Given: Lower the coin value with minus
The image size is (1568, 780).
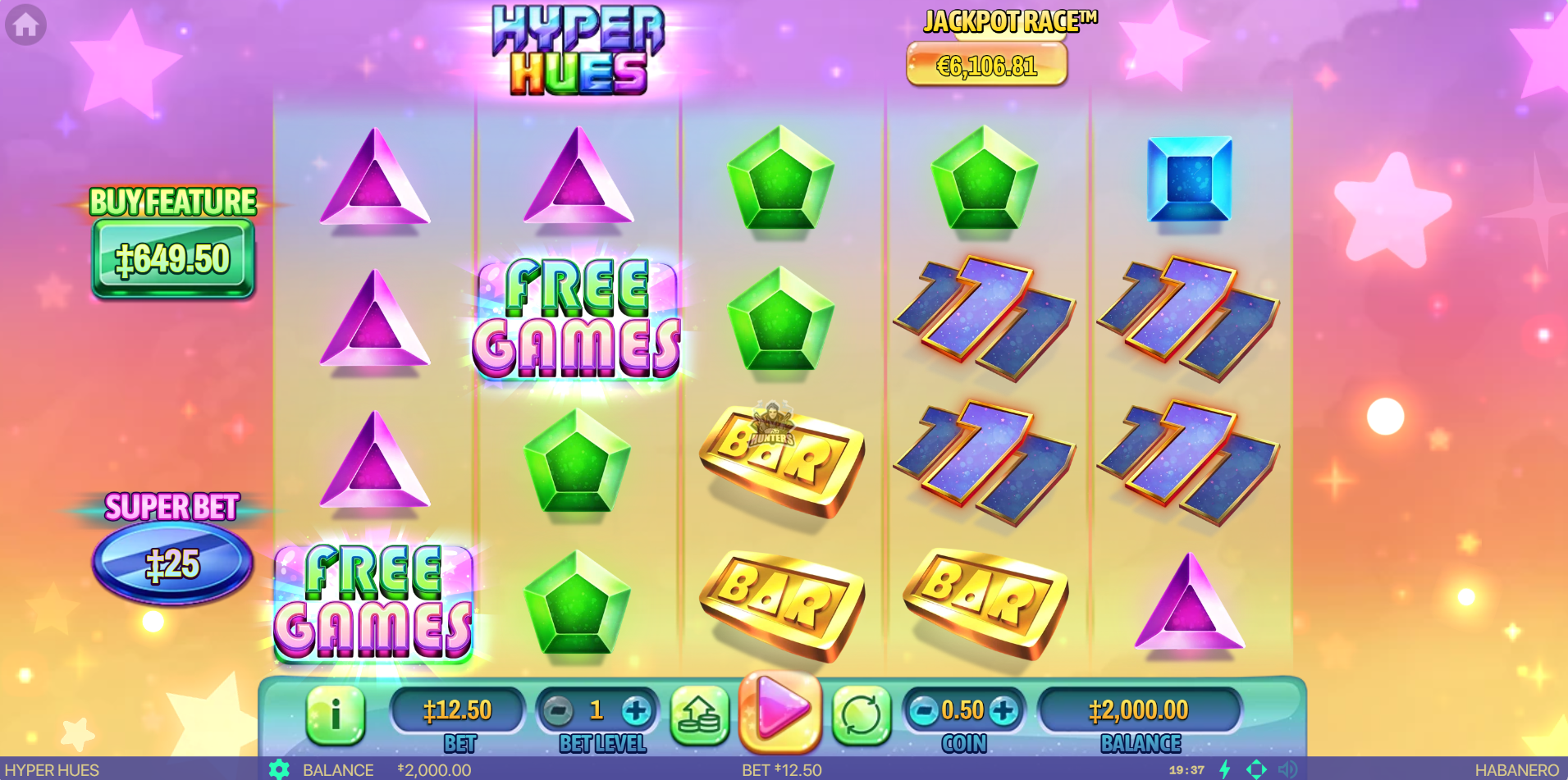Looking at the screenshot, I should point(924,710).
